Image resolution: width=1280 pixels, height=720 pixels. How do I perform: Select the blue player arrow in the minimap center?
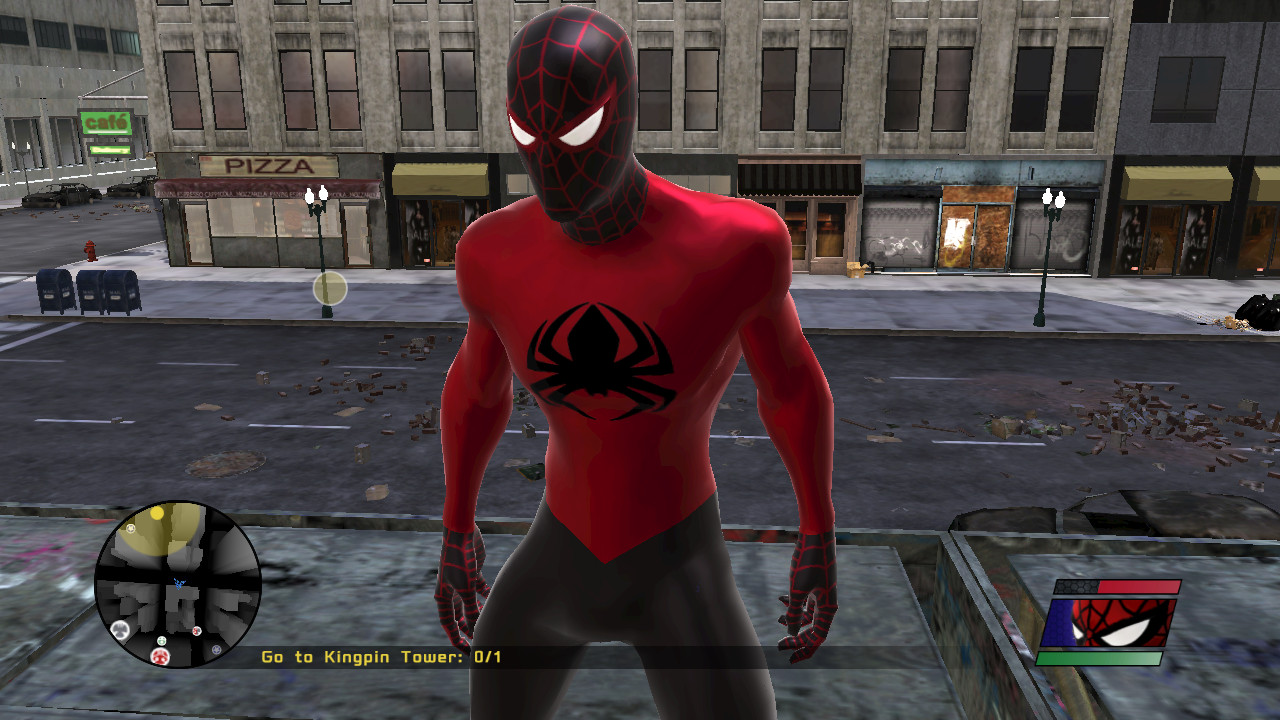[x=179, y=584]
